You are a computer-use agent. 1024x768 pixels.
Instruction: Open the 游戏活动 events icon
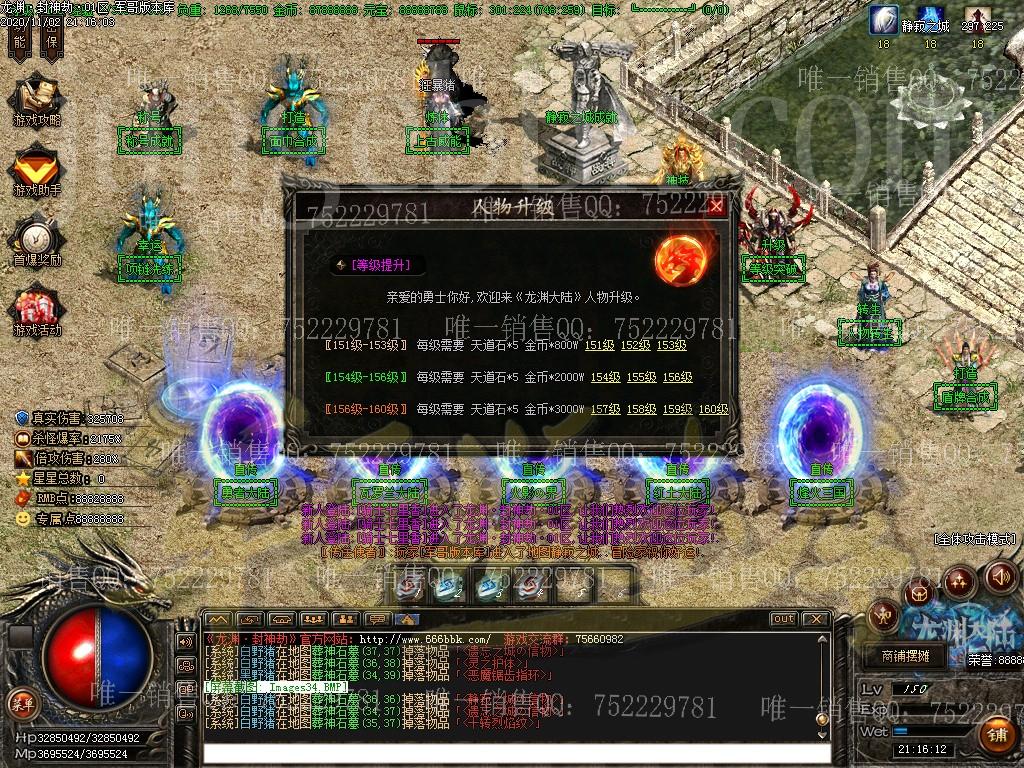click(x=37, y=312)
